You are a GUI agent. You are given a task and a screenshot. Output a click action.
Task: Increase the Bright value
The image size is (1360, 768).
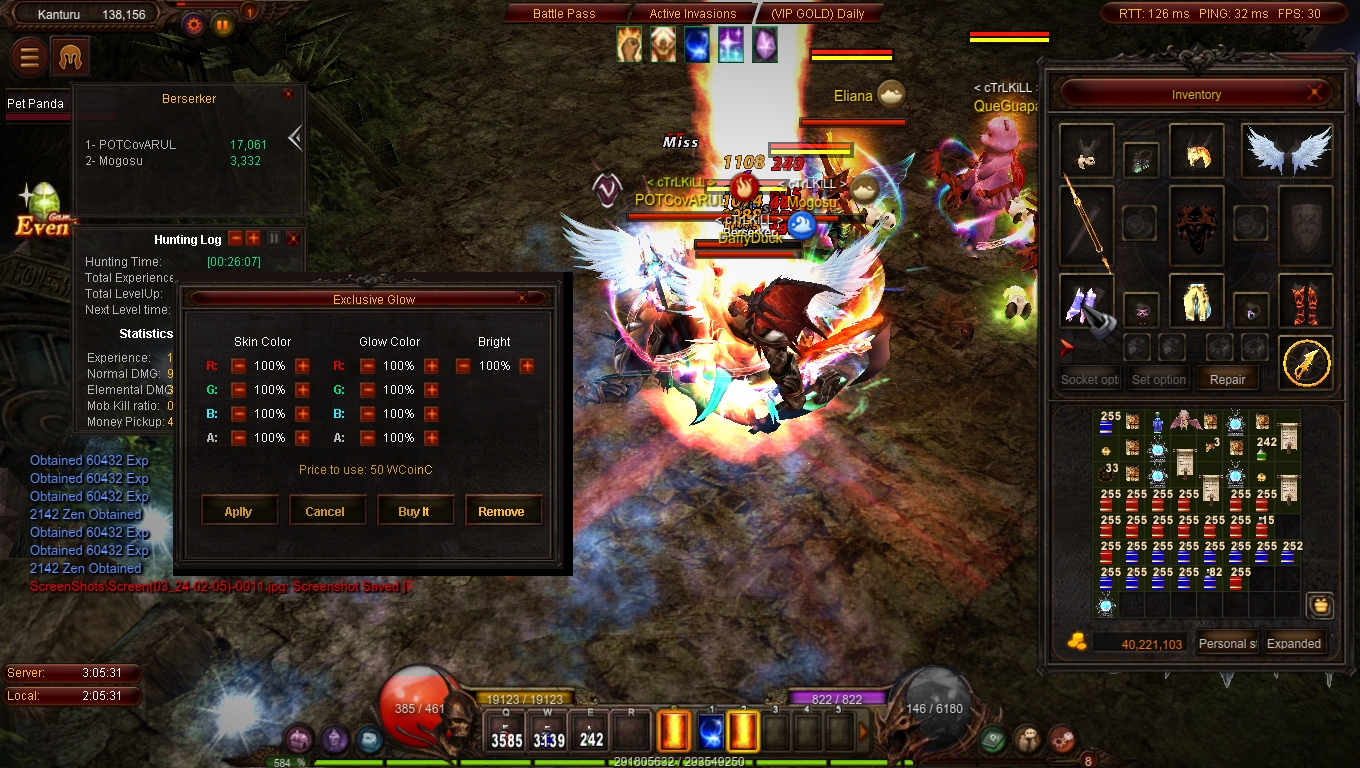(x=527, y=366)
